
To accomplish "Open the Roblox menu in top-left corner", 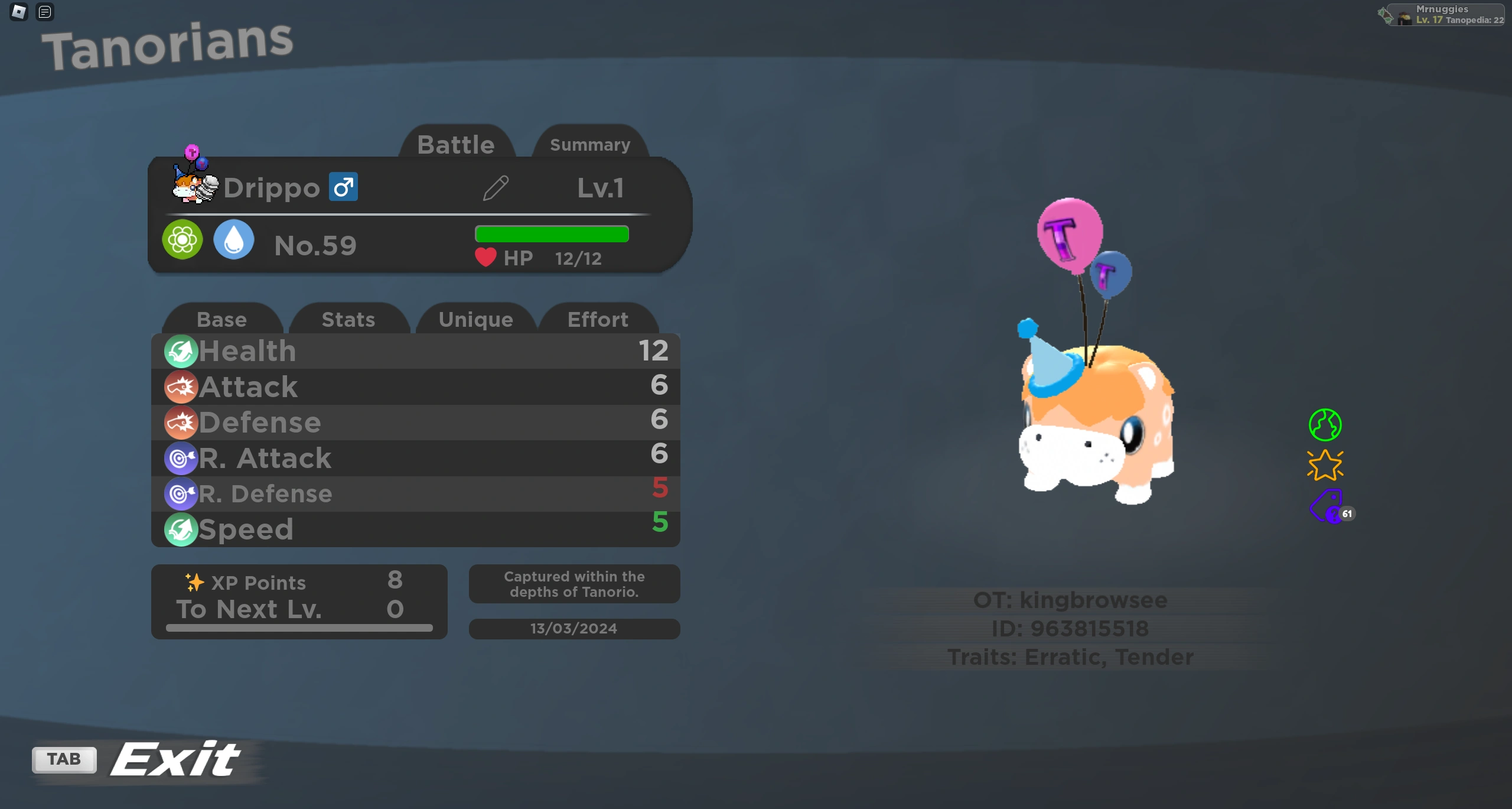I will pyautogui.click(x=18, y=12).
